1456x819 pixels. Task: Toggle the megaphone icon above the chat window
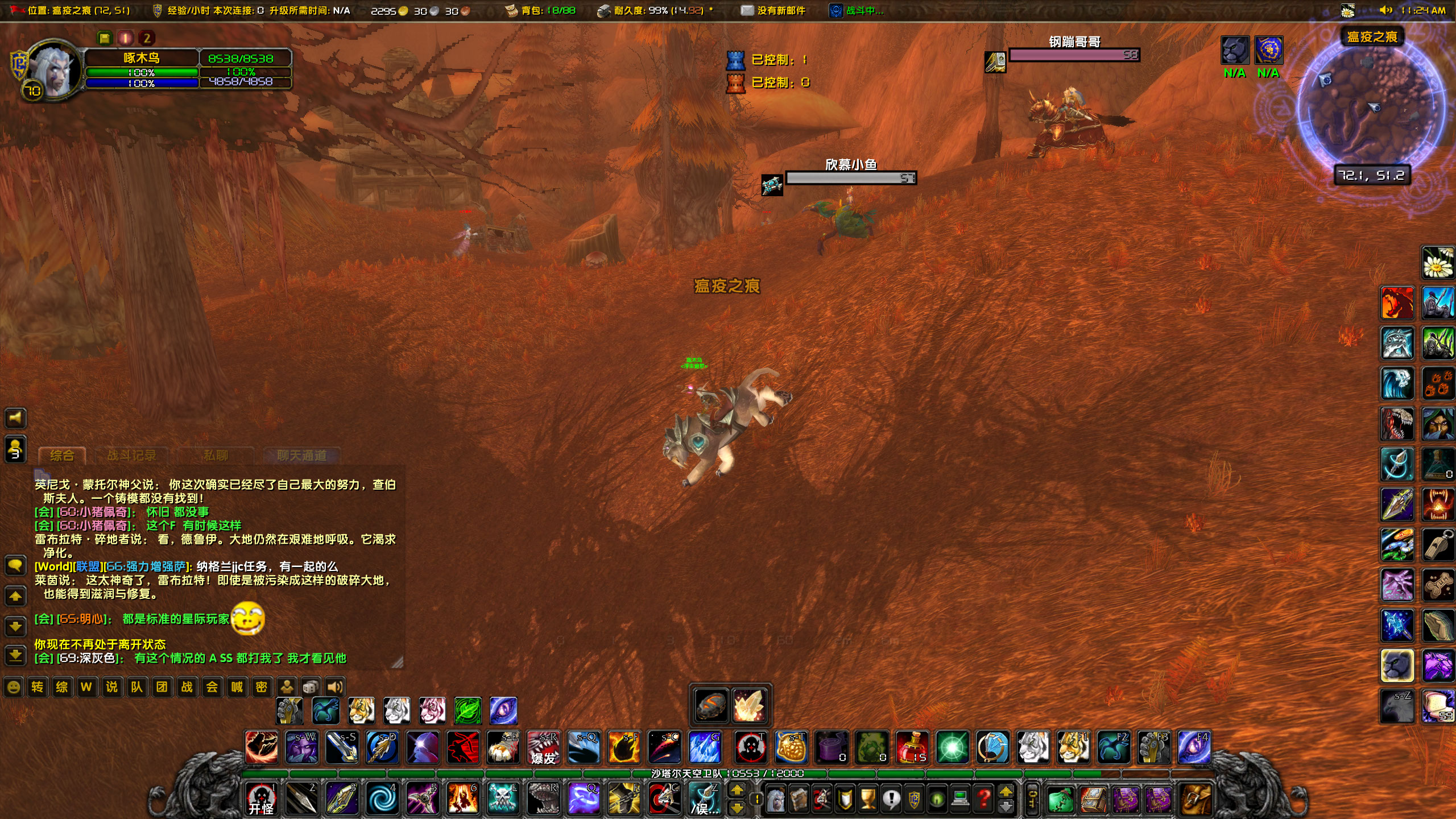[15, 418]
